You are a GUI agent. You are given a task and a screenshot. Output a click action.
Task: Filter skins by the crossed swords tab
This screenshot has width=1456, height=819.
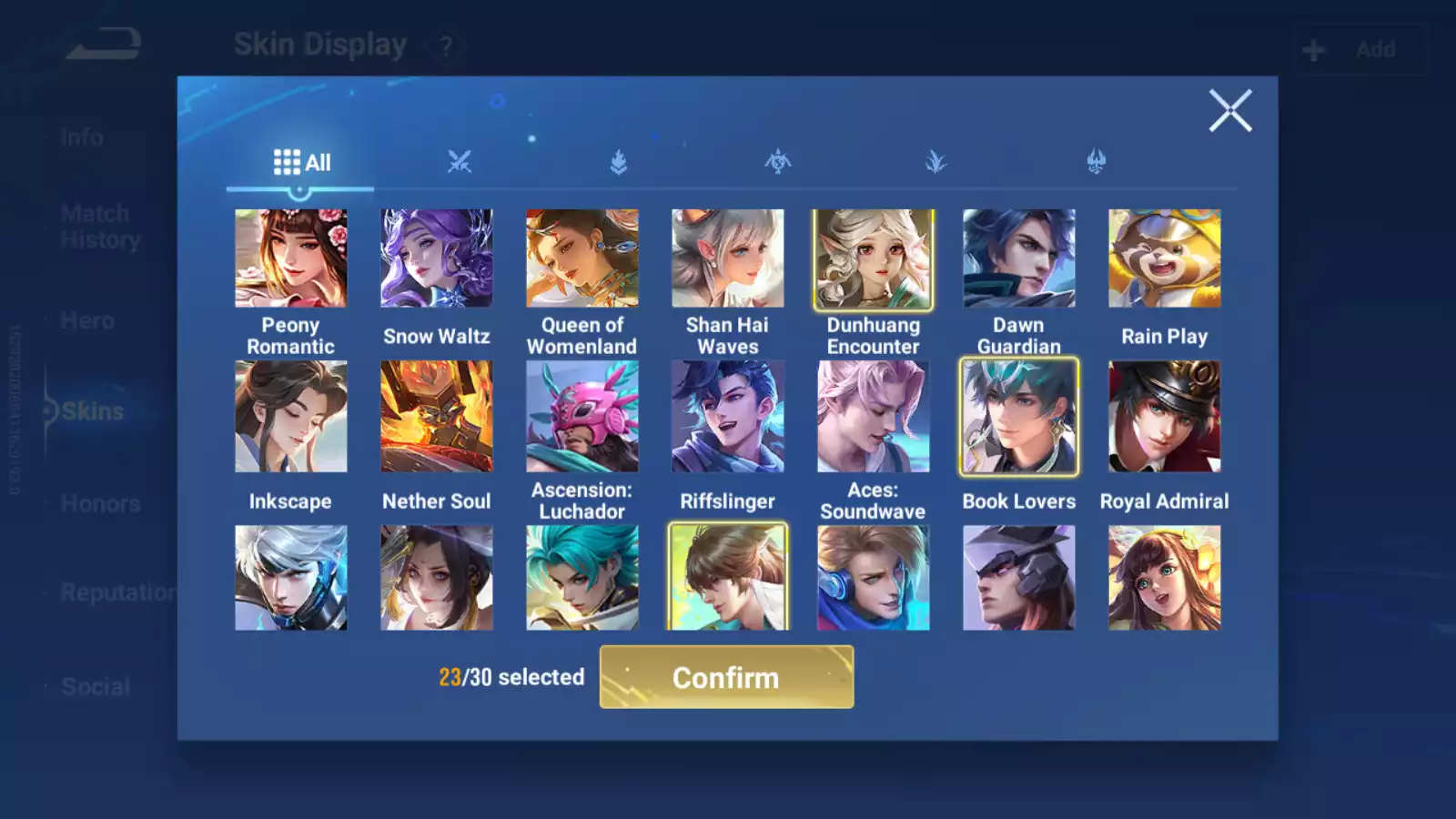[460, 163]
